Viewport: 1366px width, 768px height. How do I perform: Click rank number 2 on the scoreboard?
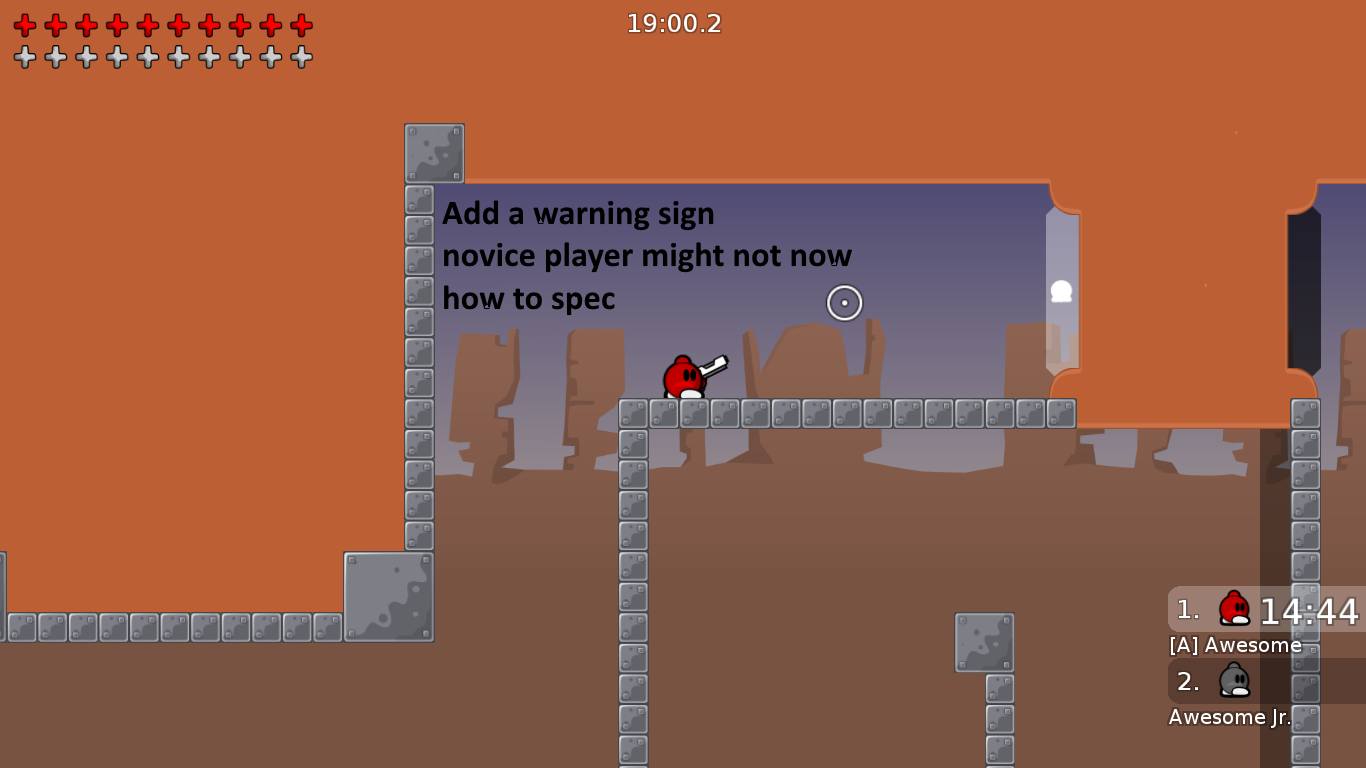coord(1186,681)
